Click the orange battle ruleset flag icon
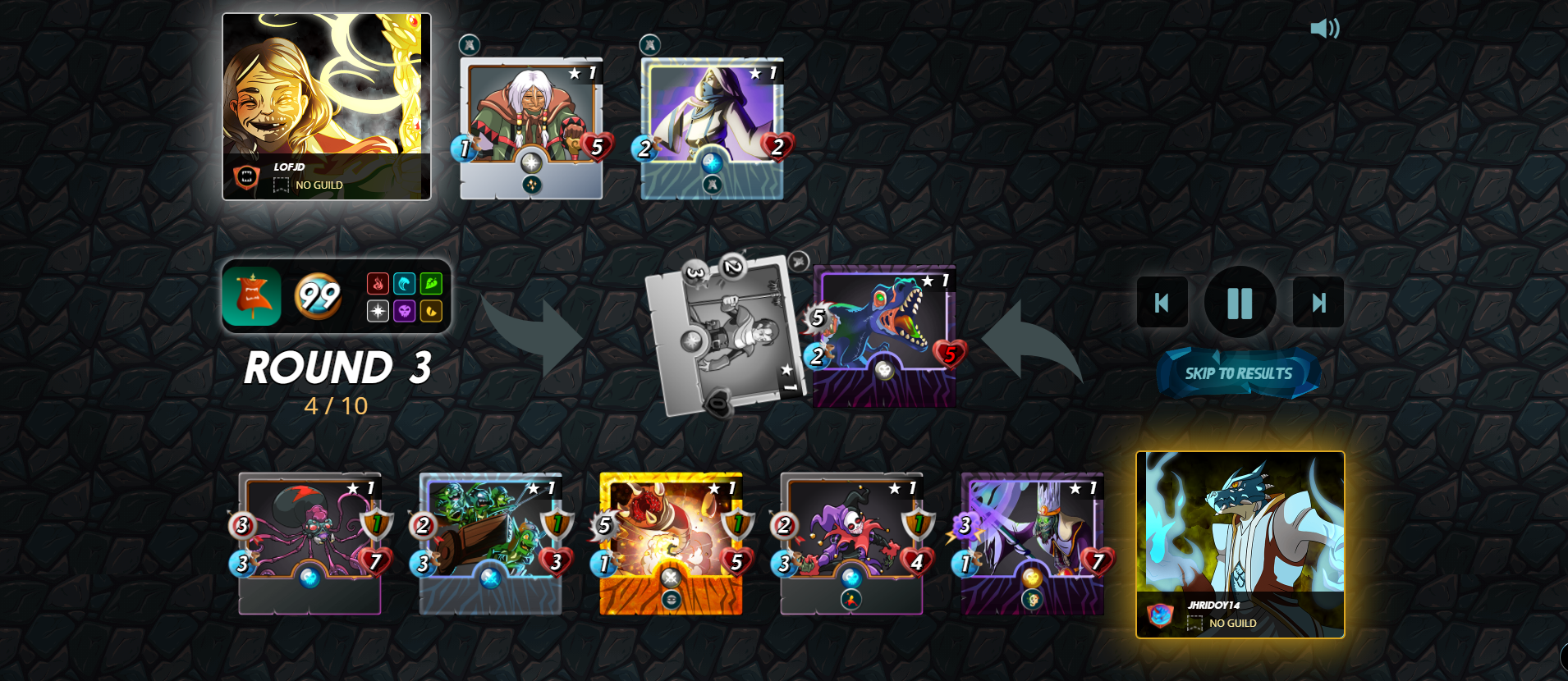 [252, 296]
